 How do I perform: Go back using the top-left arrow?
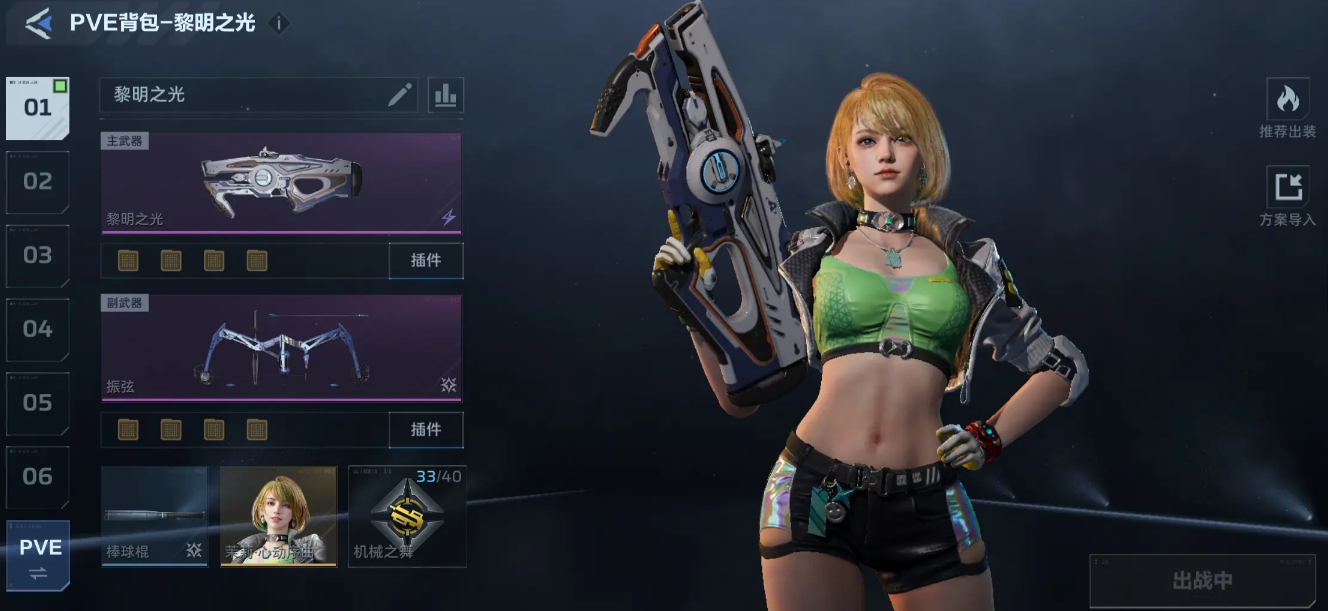point(37,23)
